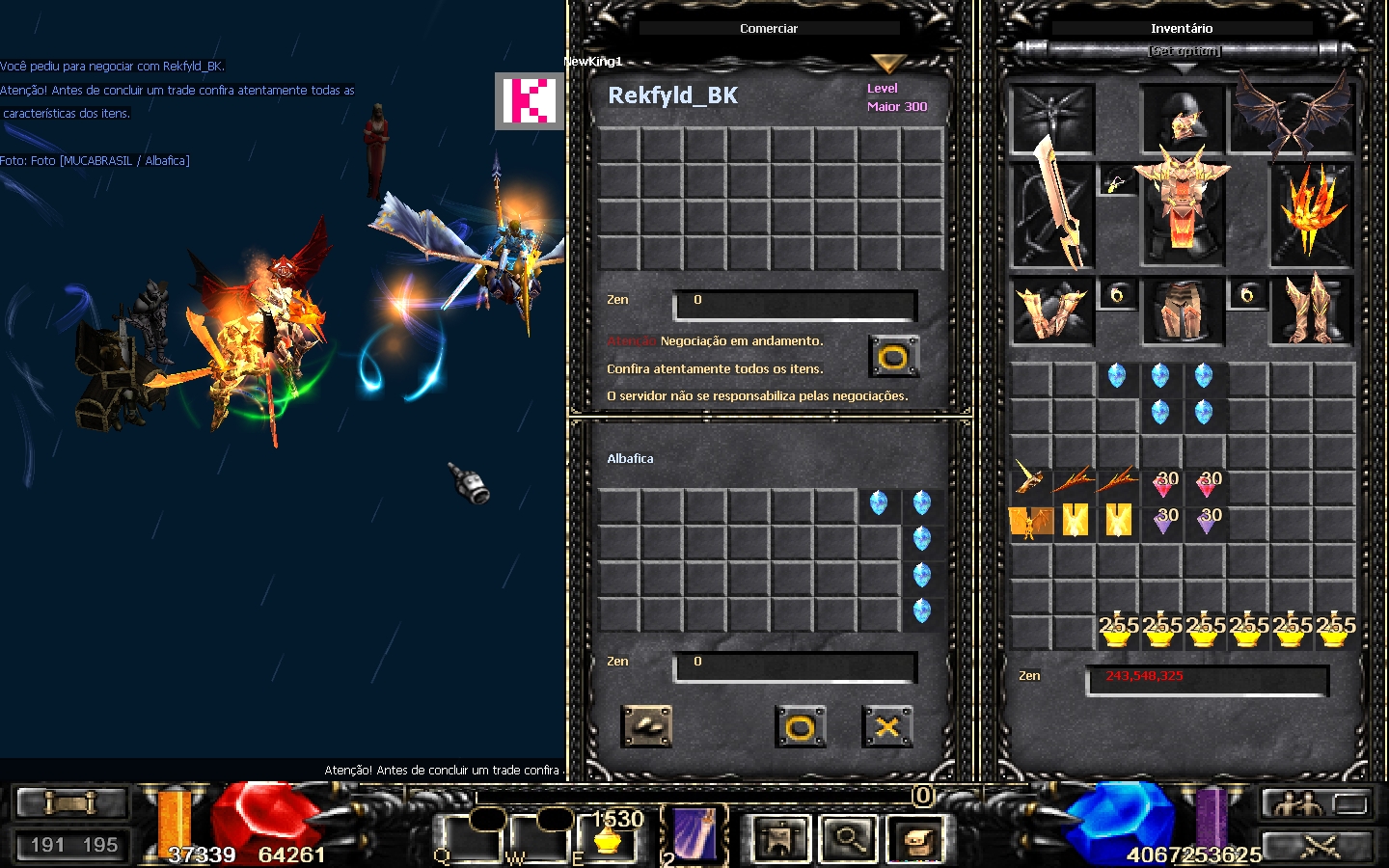The image size is (1389, 868).
Task: Open the banner button on bottom bar
Action: coord(779,839)
